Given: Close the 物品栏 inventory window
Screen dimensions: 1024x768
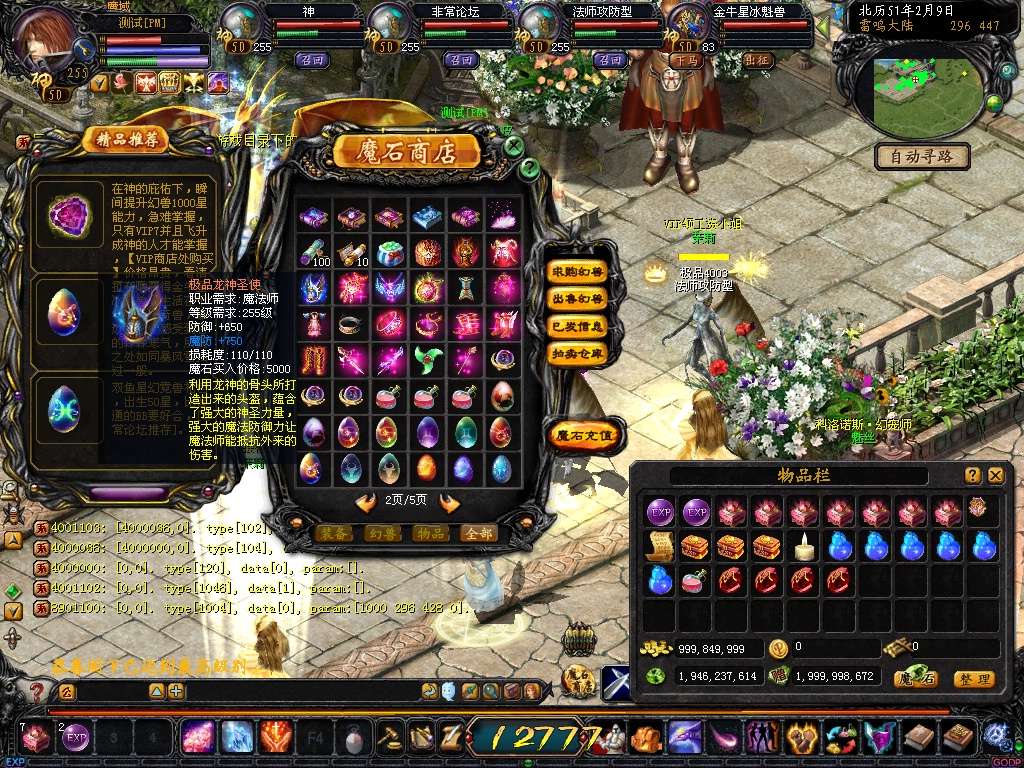Looking at the screenshot, I should point(995,476).
